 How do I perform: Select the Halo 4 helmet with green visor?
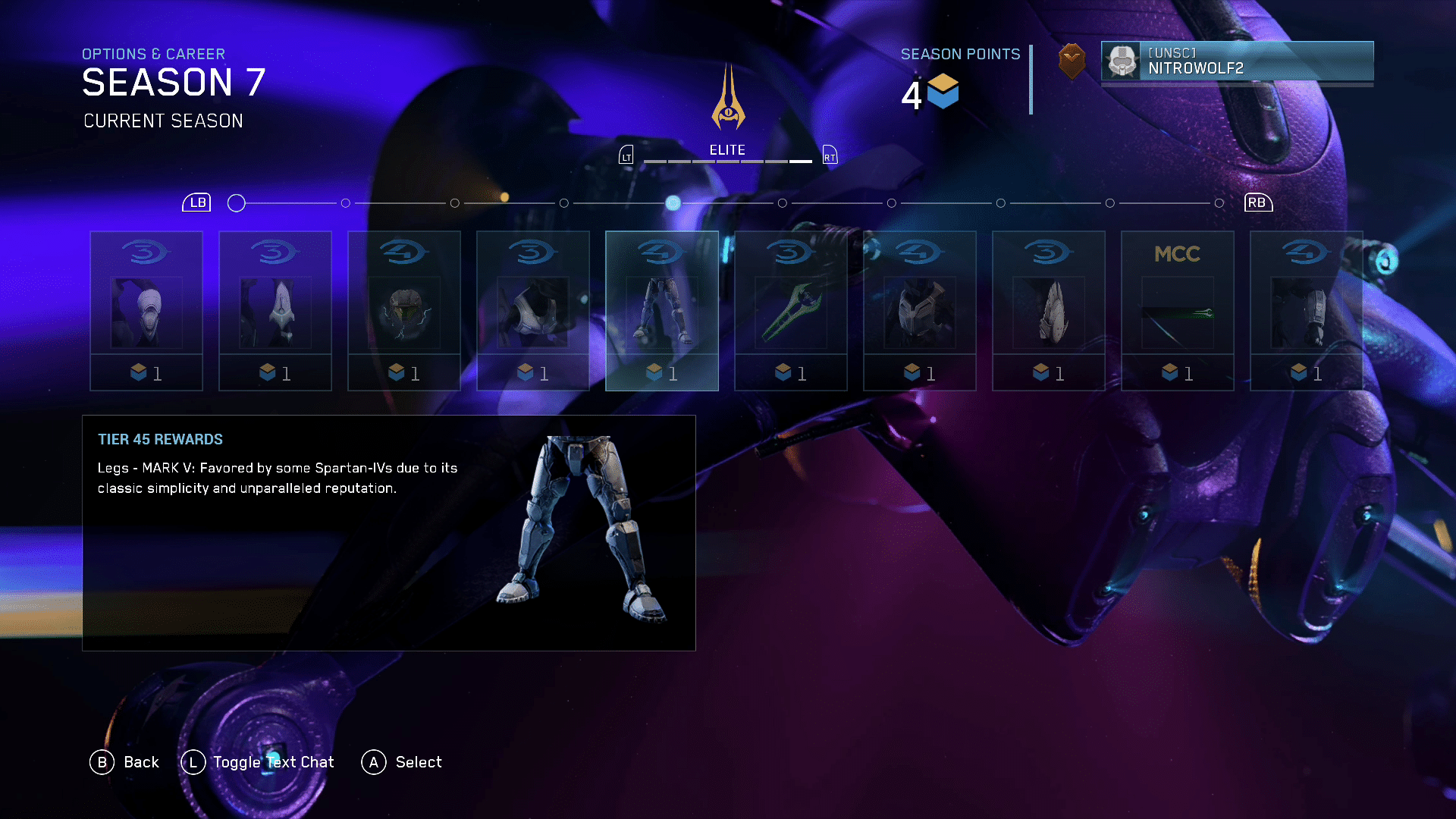point(403,311)
